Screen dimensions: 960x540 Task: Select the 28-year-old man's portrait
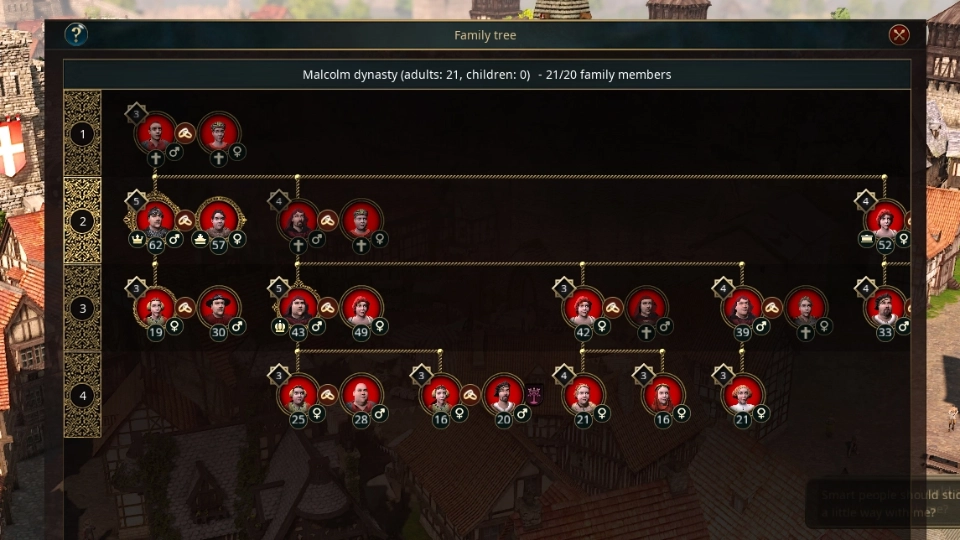tap(361, 394)
